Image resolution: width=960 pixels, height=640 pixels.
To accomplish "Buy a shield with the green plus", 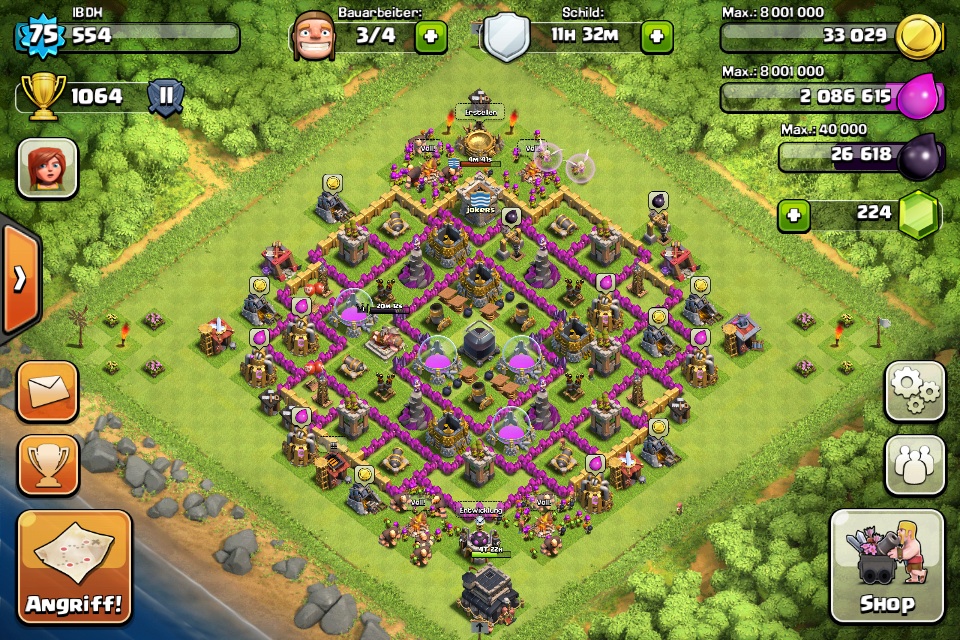I will point(656,37).
